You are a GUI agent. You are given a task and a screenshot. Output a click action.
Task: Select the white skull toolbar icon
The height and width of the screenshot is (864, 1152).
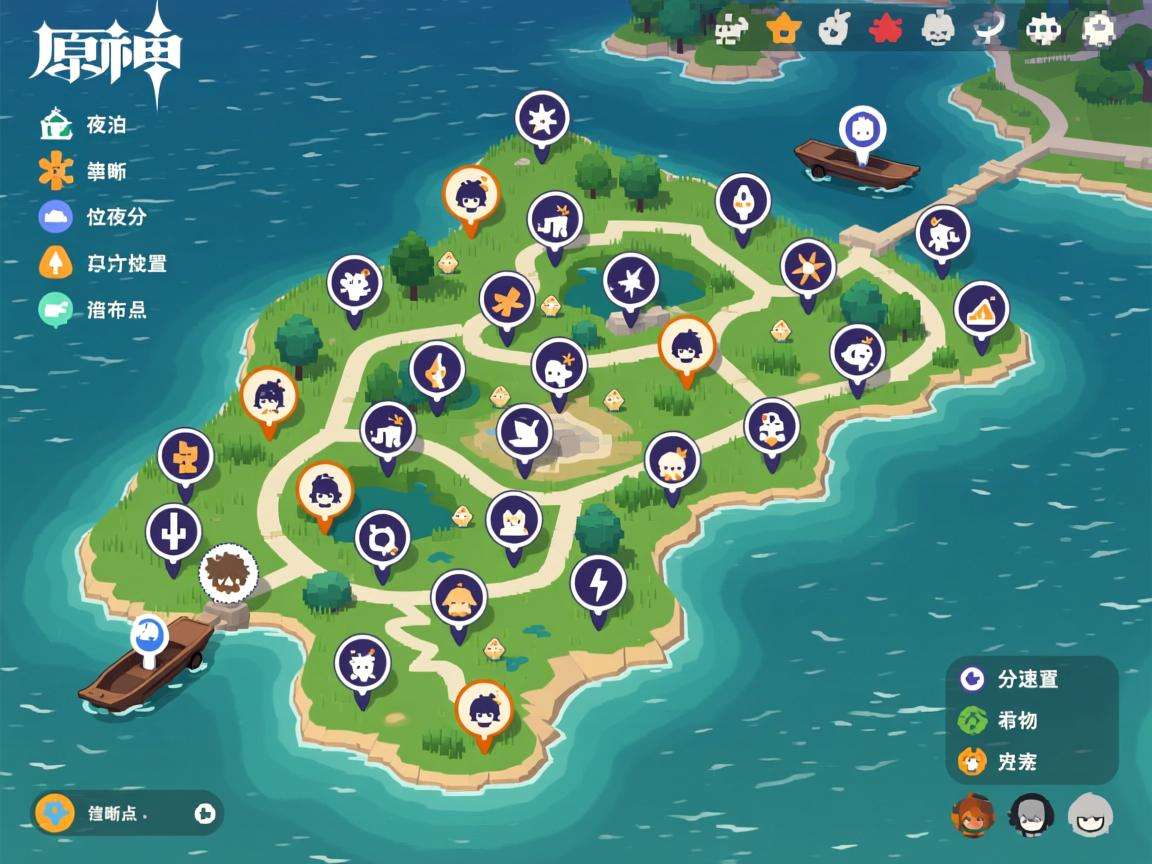tap(937, 29)
